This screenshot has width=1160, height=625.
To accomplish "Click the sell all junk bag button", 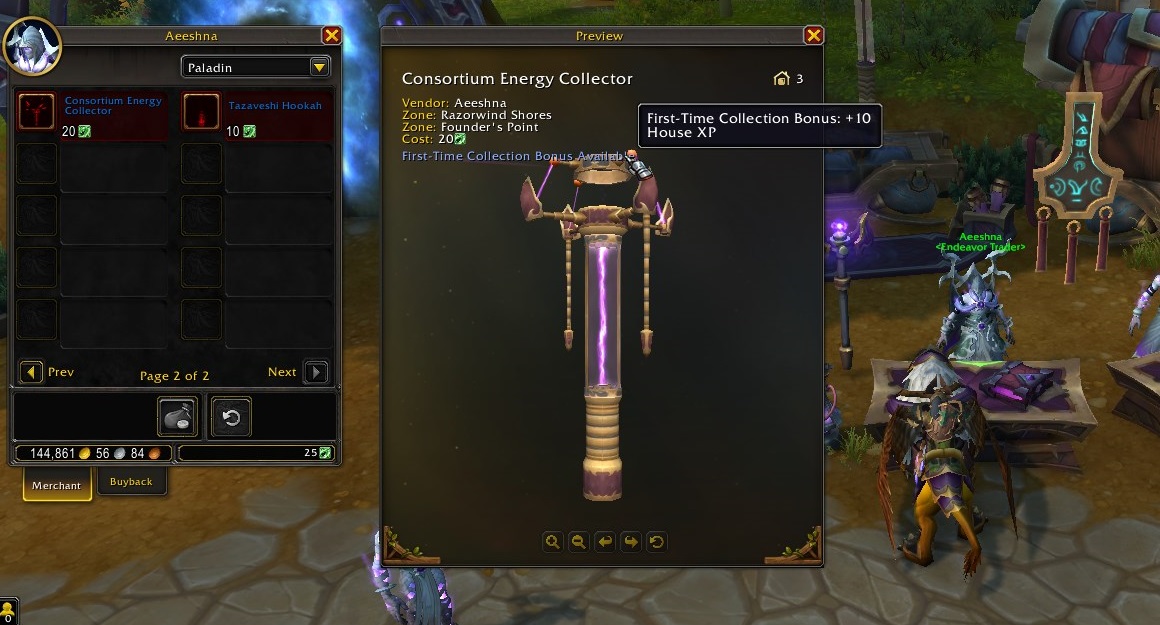I will click(178, 417).
